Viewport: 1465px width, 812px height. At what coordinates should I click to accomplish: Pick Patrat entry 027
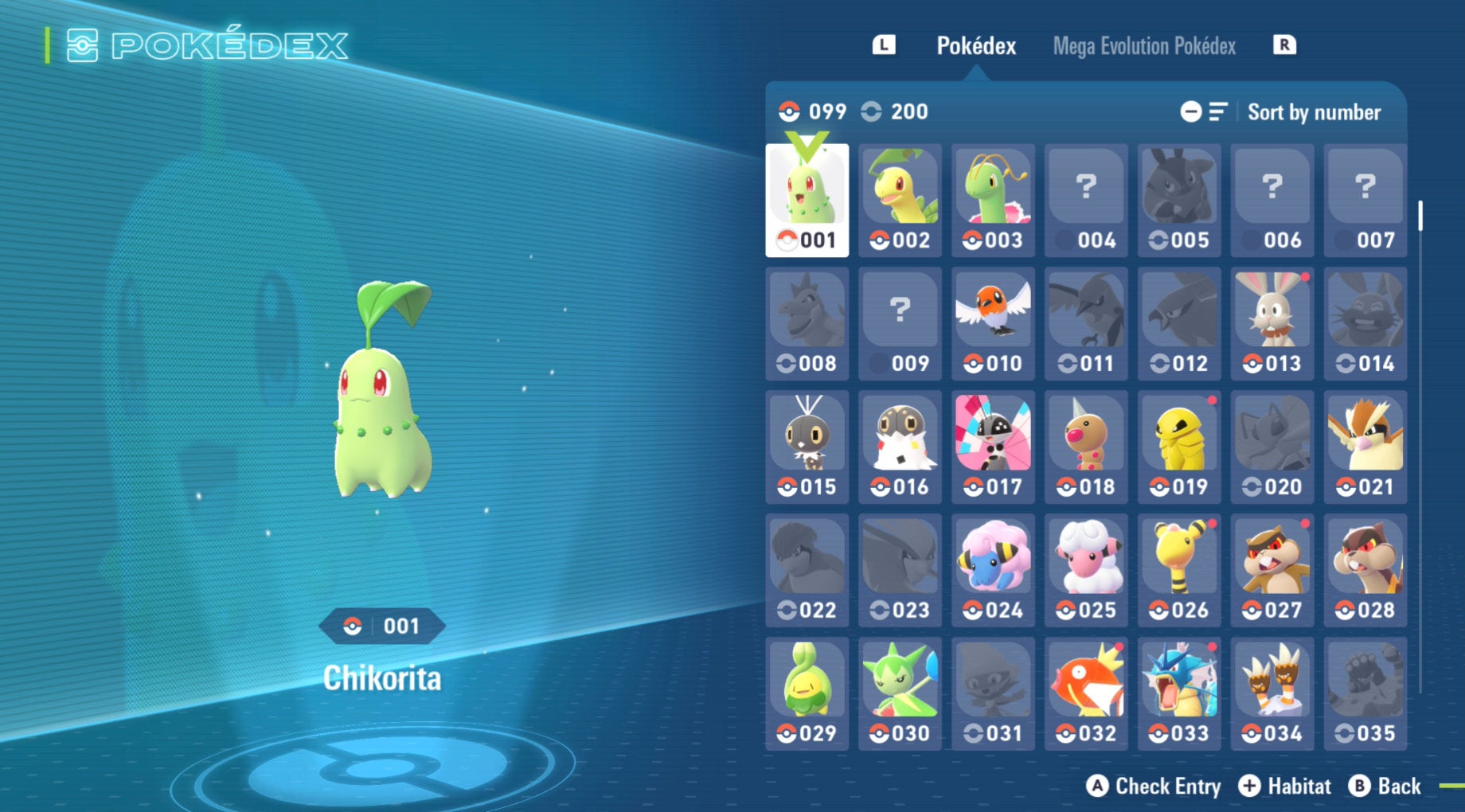pyautogui.click(x=1272, y=571)
